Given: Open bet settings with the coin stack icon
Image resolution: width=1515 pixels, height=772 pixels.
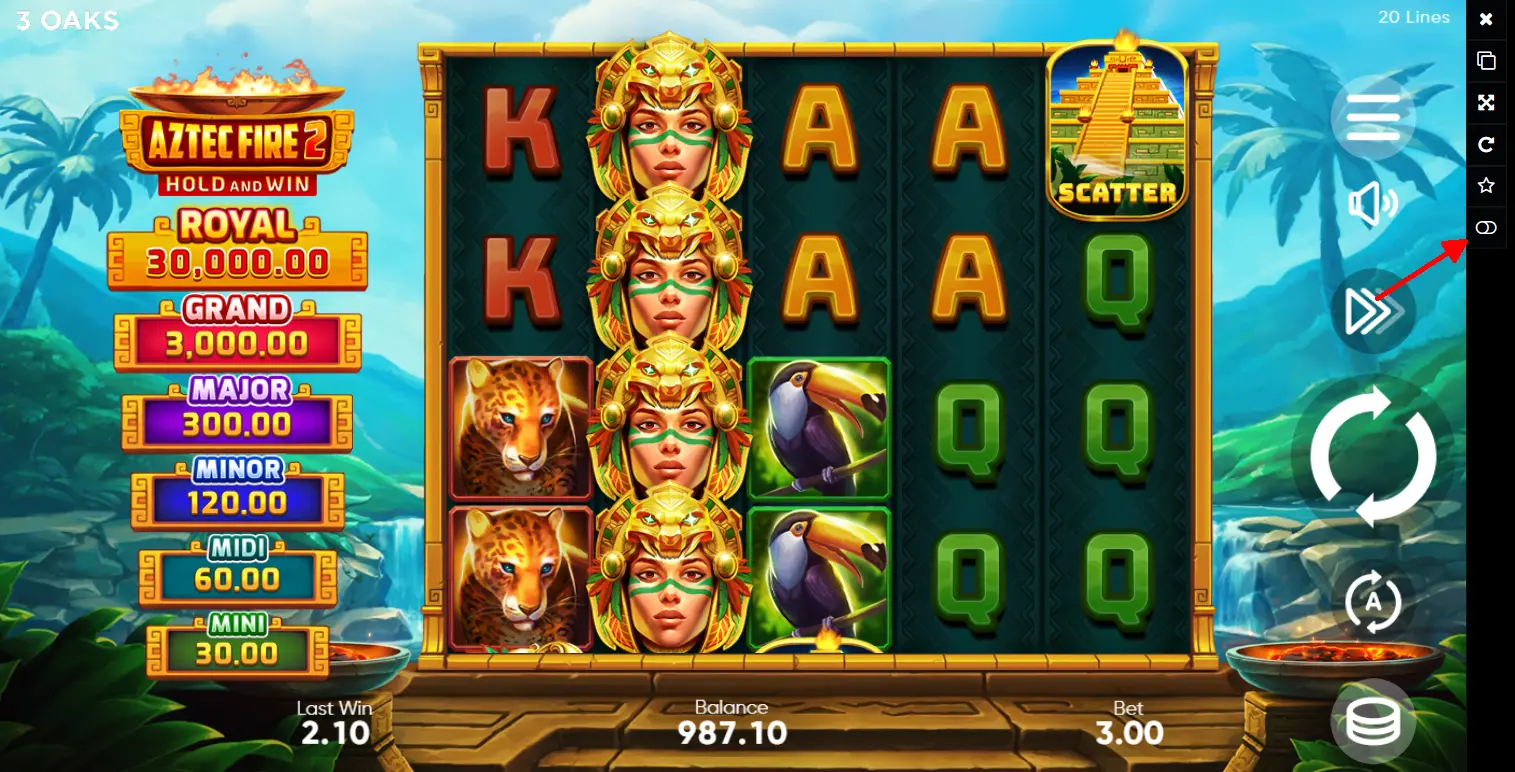Looking at the screenshot, I should 1373,721.
